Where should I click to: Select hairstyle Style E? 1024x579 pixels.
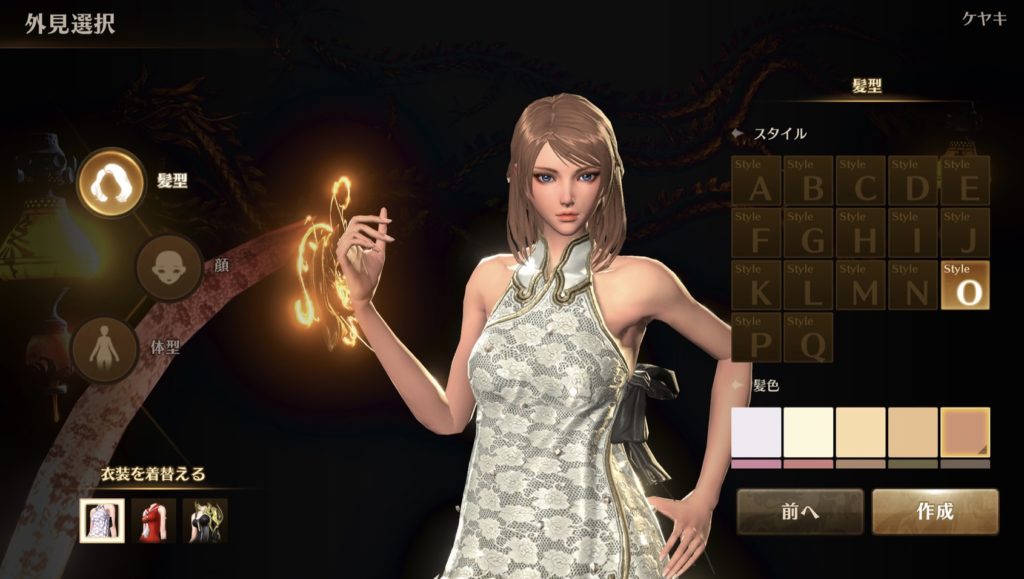coord(965,181)
